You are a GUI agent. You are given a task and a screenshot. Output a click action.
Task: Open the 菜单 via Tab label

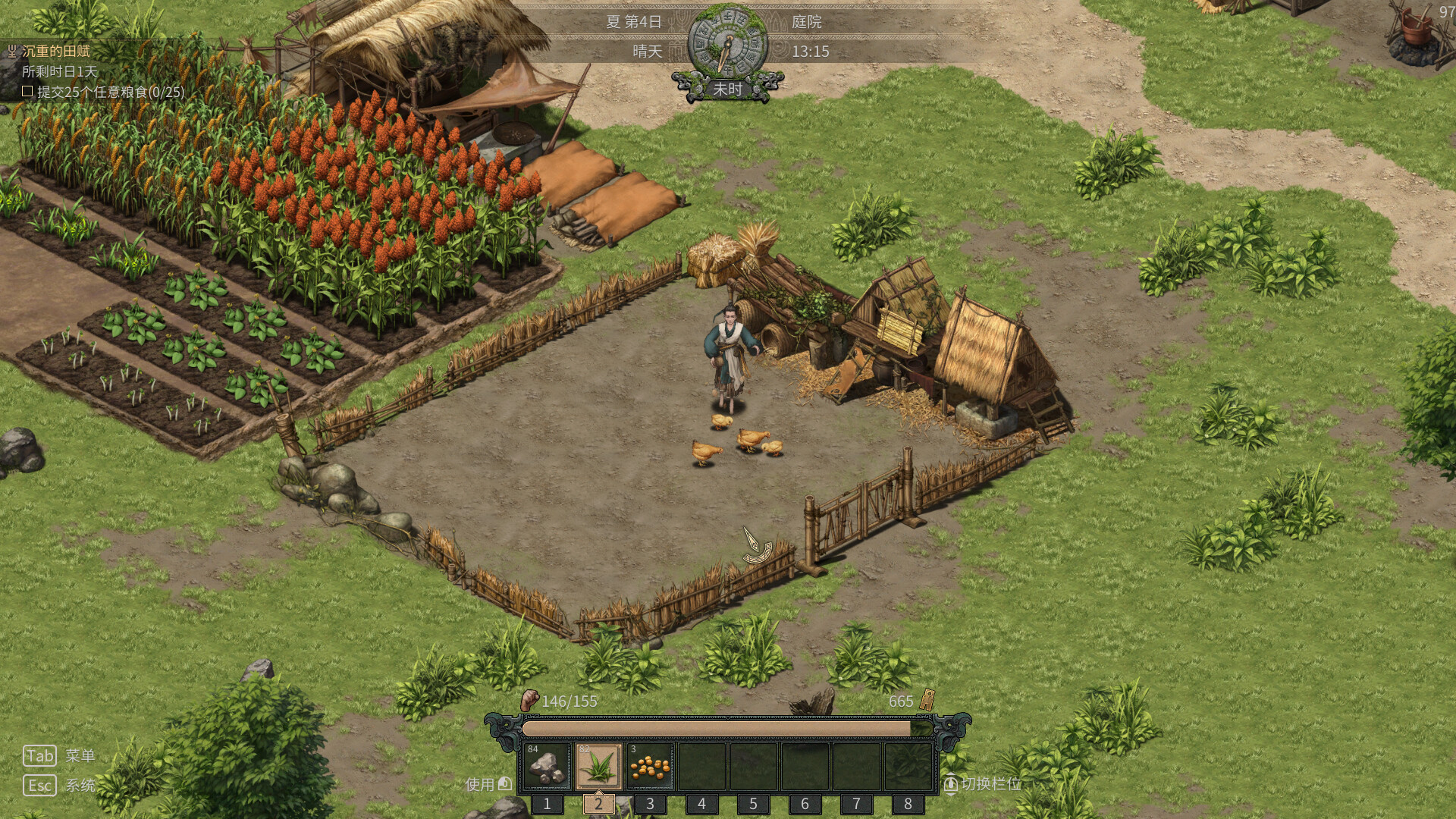[80, 755]
